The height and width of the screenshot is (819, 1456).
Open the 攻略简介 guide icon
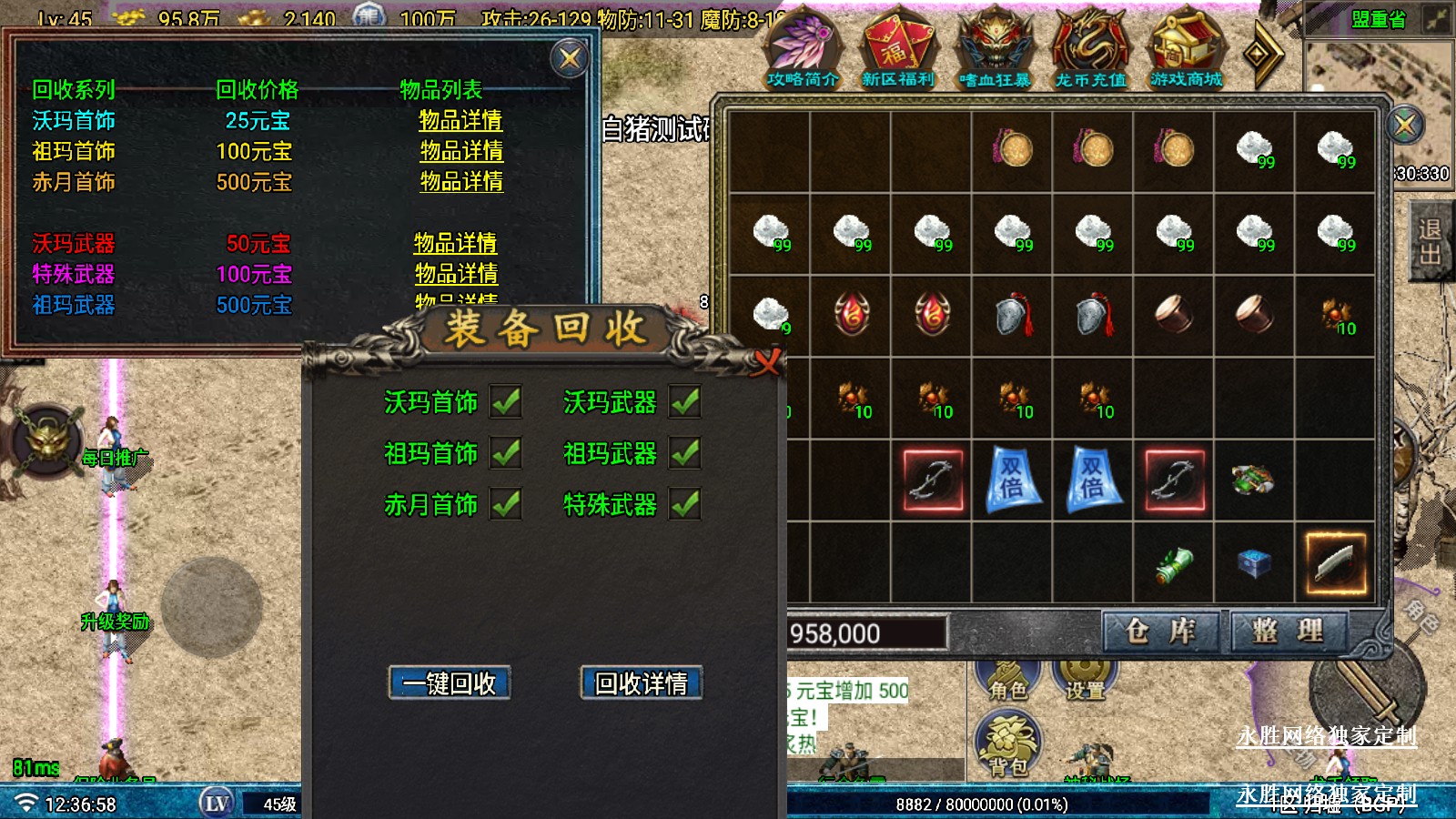coord(802,50)
